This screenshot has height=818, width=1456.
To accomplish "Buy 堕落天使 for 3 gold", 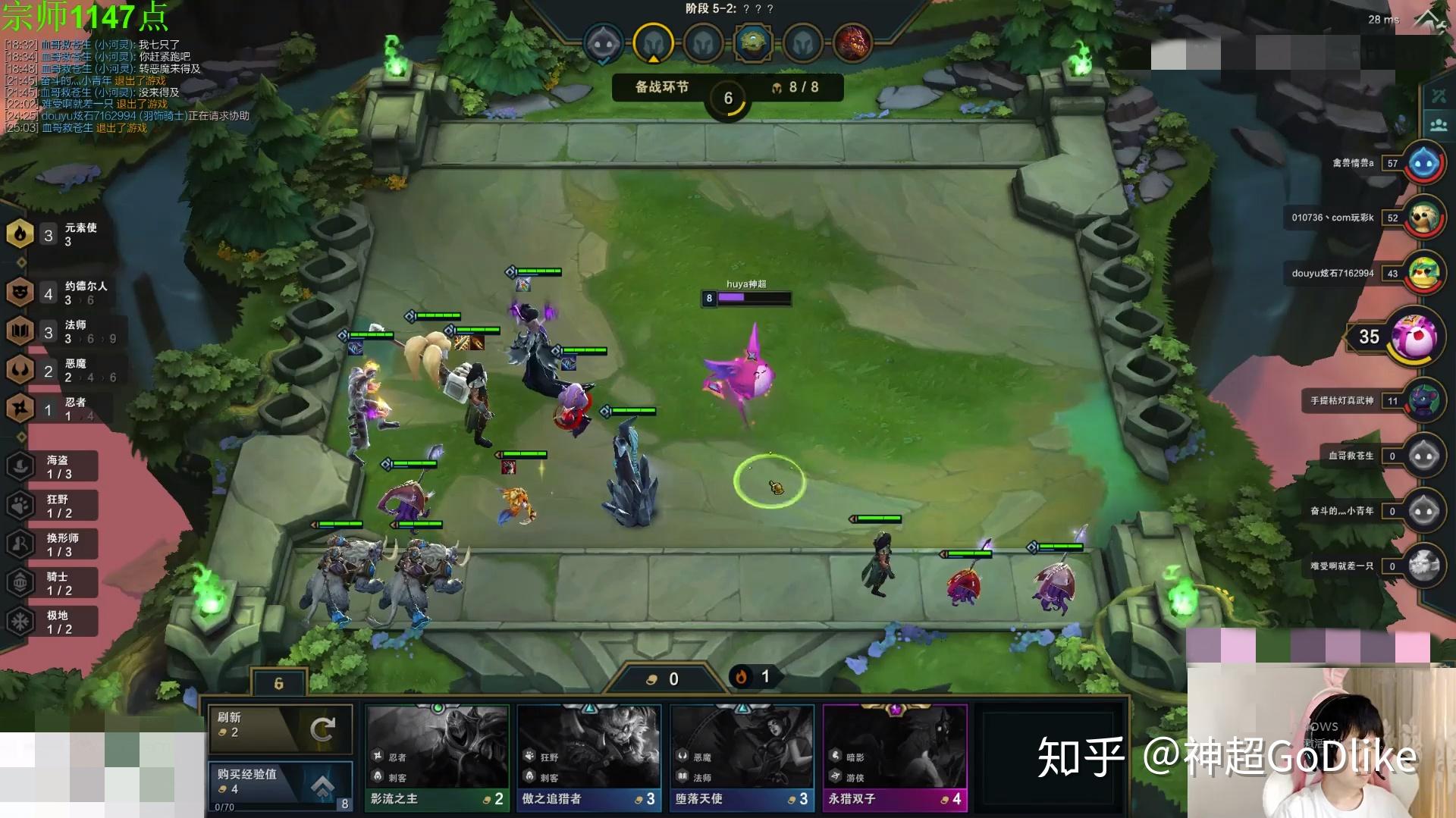I will pyautogui.click(x=742, y=757).
